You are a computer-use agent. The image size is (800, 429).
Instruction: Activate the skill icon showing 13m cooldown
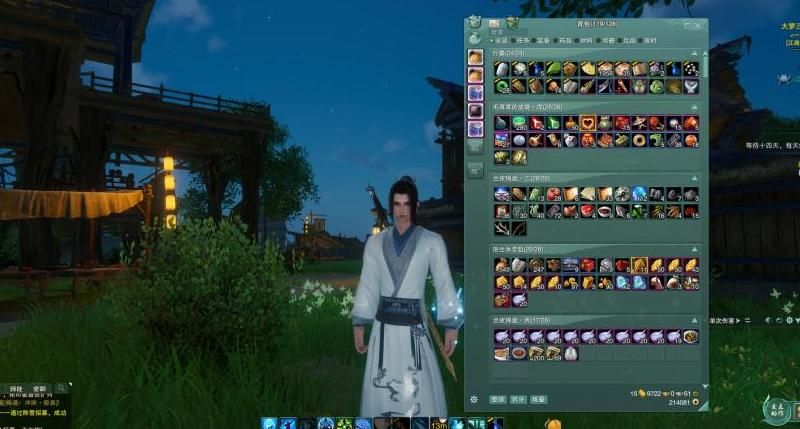pos(437,423)
